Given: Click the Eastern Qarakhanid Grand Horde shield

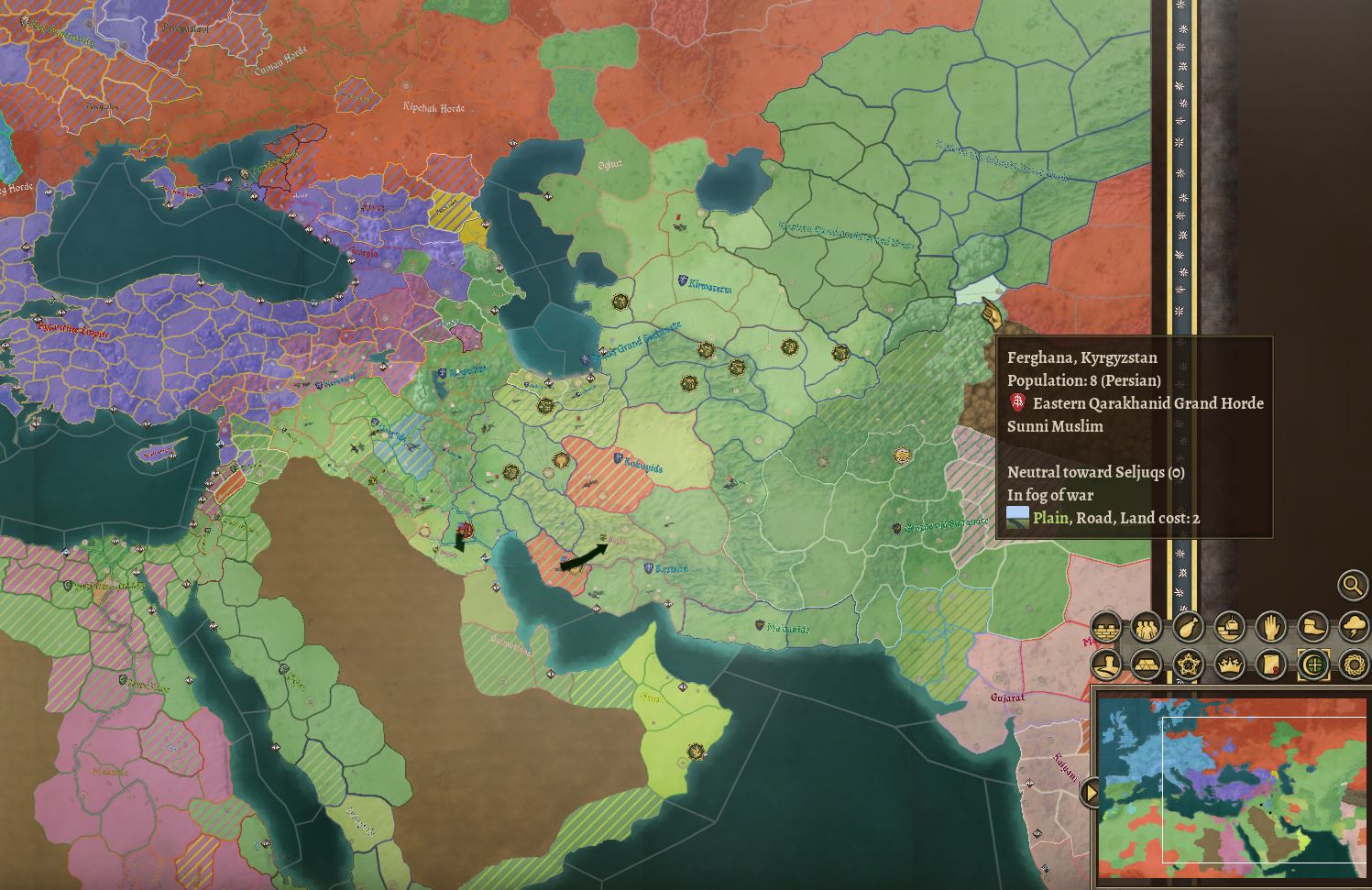Looking at the screenshot, I should (1019, 403).
